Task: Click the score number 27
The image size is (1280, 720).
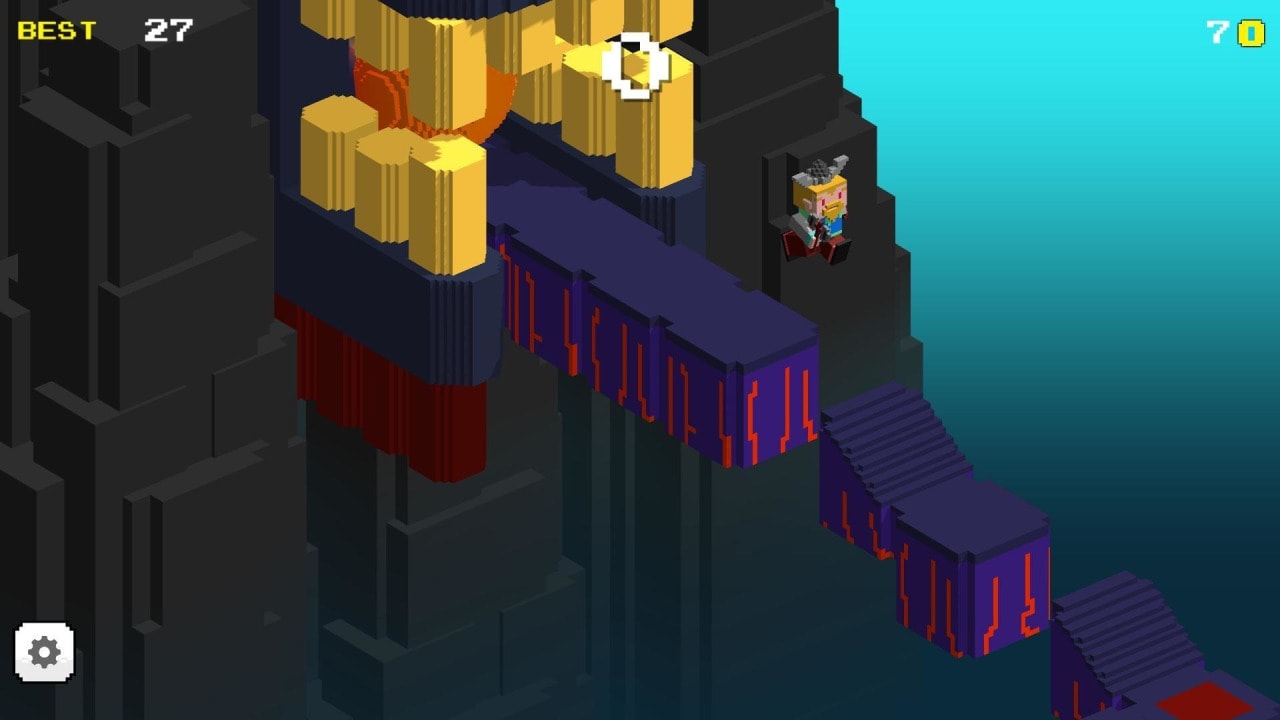Action: tap(168, 30)
